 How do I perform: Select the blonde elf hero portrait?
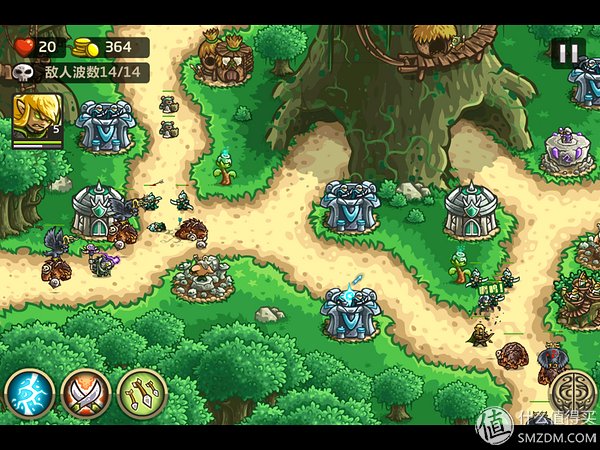click(37, 119)
